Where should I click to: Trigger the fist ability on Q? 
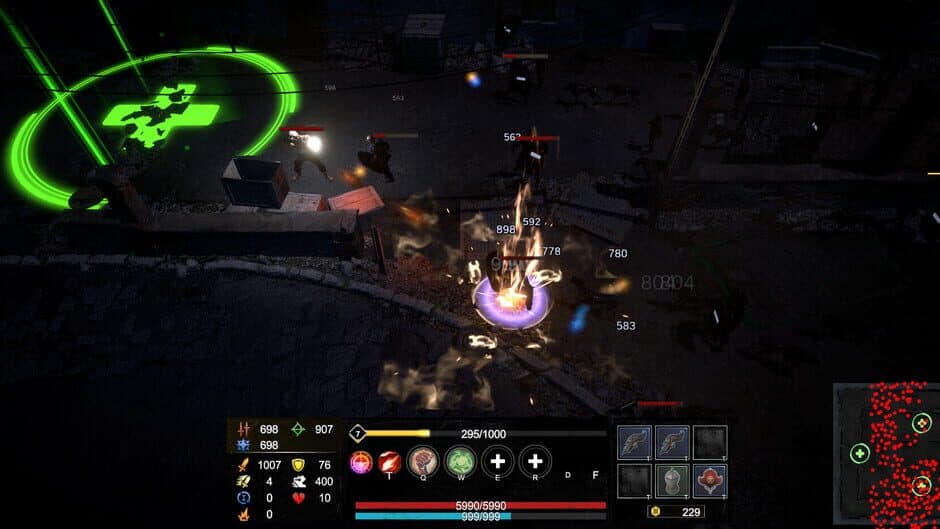click(x=425, y=462)
